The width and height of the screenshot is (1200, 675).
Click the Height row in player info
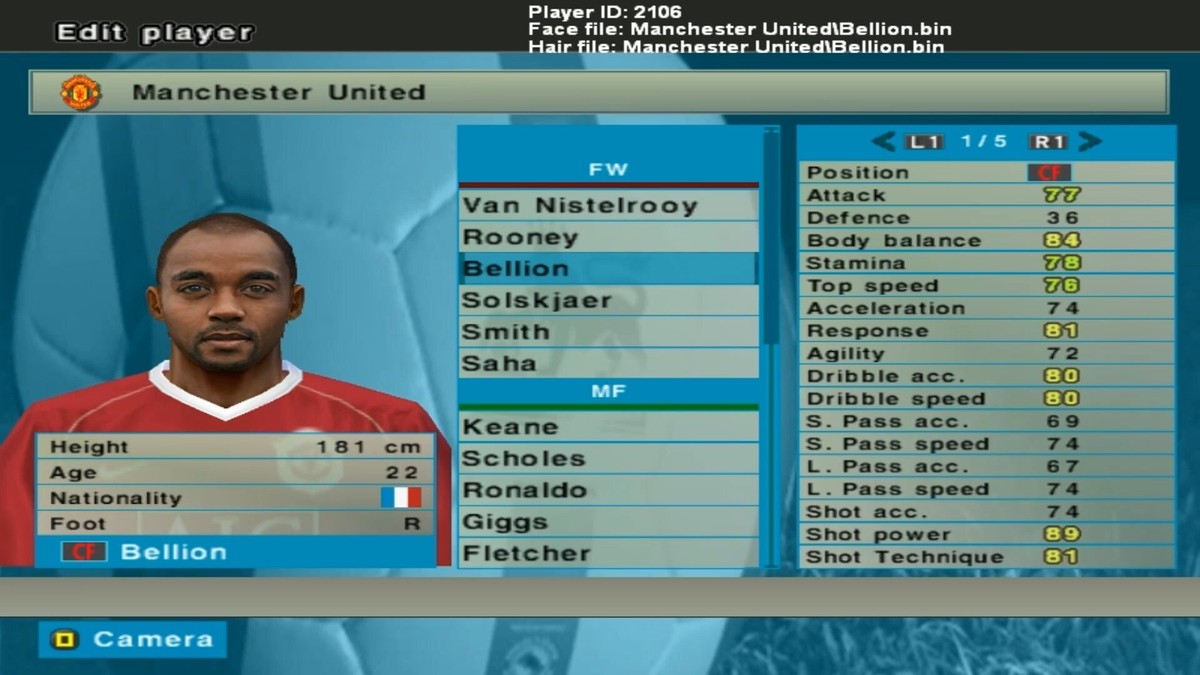(x=235, y=447)
